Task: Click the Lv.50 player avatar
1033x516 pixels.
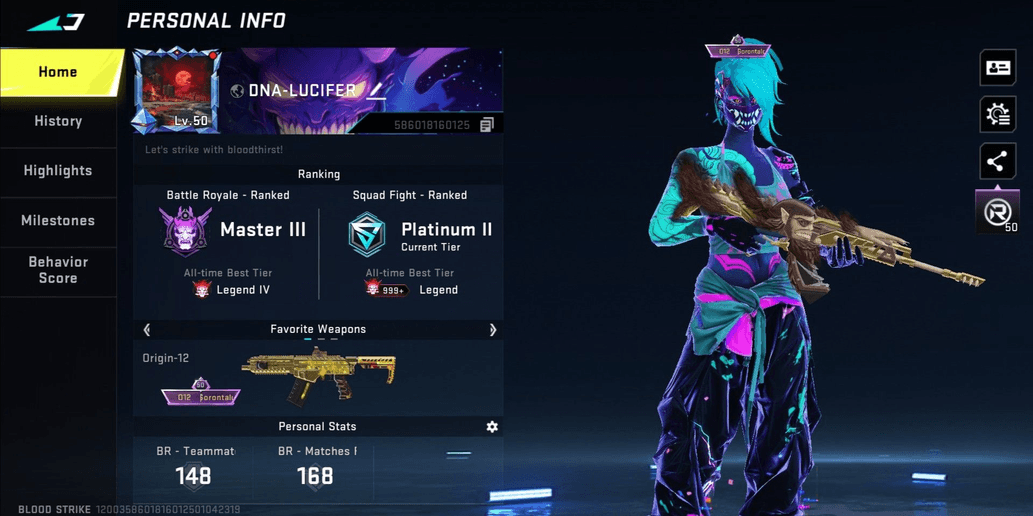Action: 177,90
